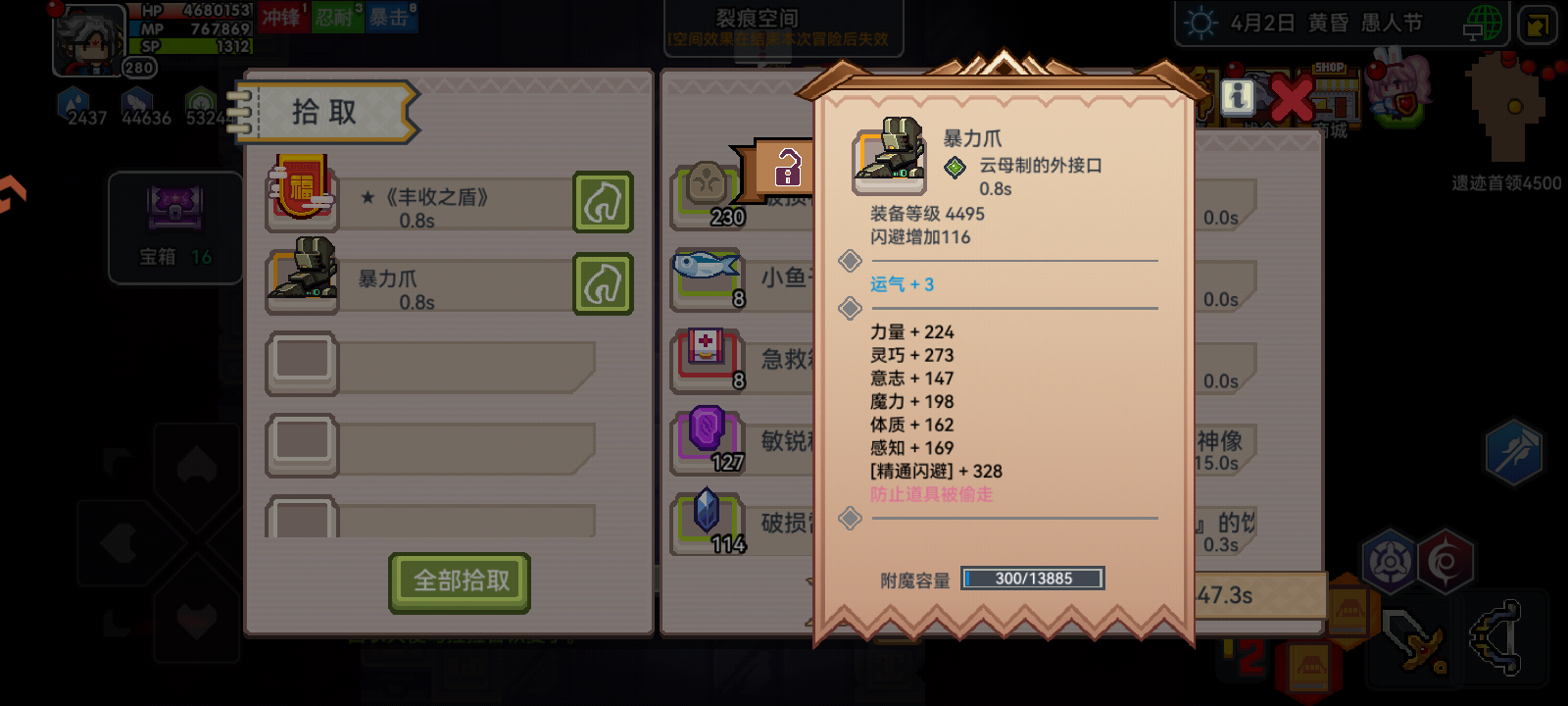Image resolution: width=1568 pixels, height=706 pixels.
Task: Expand the 运气+3 enchantment diamond marker
Action: 850,308
